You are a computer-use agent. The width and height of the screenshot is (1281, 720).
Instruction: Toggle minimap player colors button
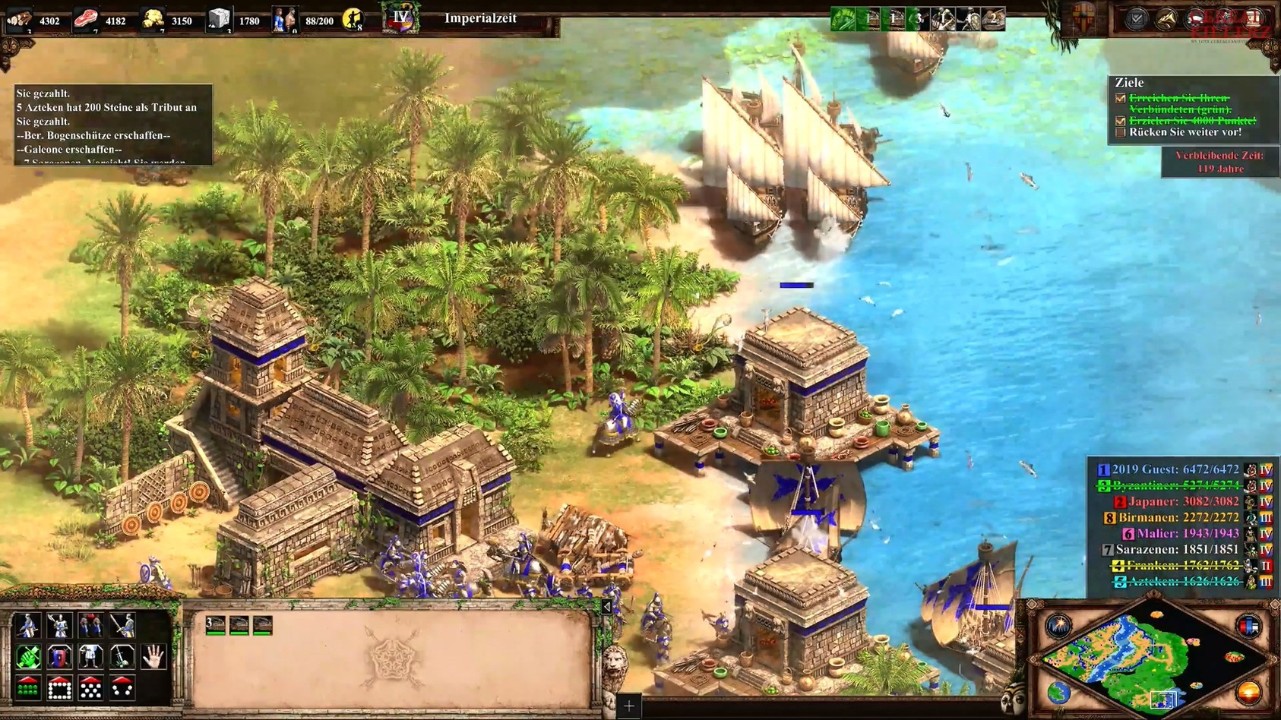click(1248, 627)
